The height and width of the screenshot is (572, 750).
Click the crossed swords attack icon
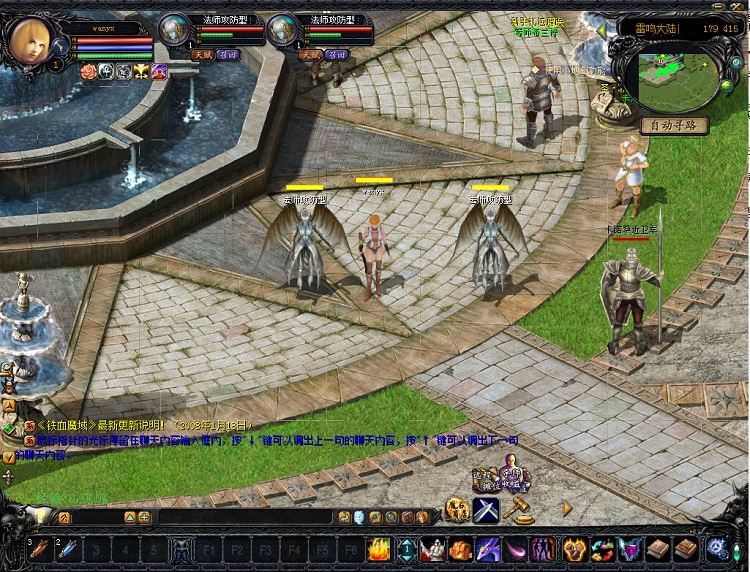486,509
